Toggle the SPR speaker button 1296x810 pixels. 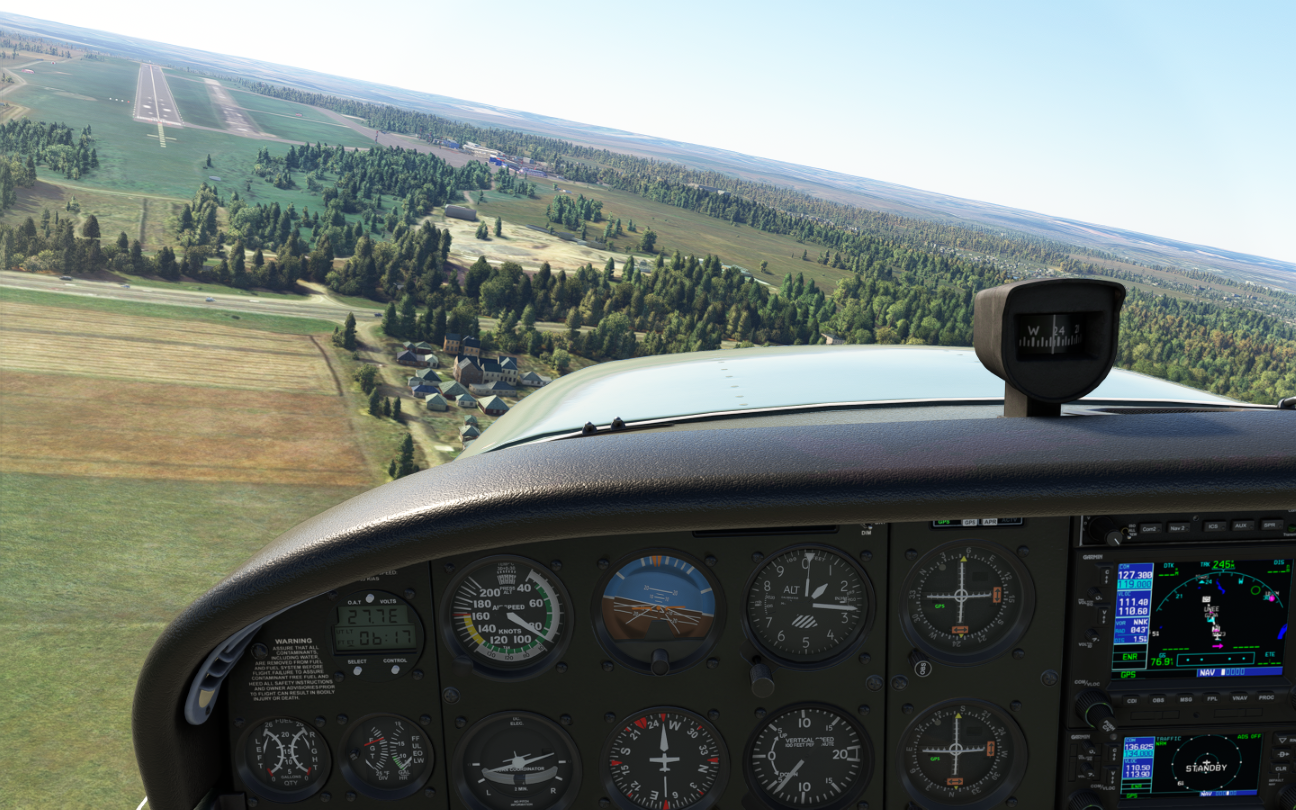point(1271,524)
